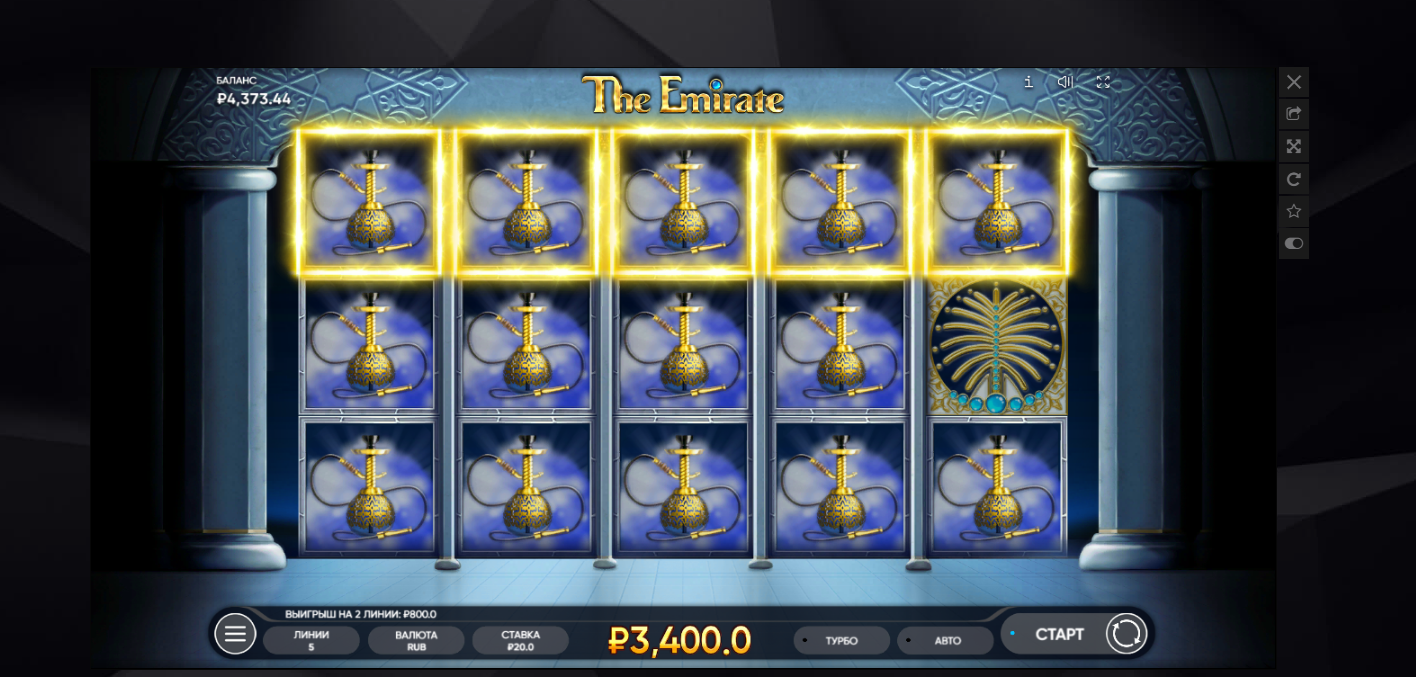This screenshot has width=1416, height=677.
Task: Expand the game with sidebar fullscreen arrows
Action: pyautogui.click(x=1294, y=147)
